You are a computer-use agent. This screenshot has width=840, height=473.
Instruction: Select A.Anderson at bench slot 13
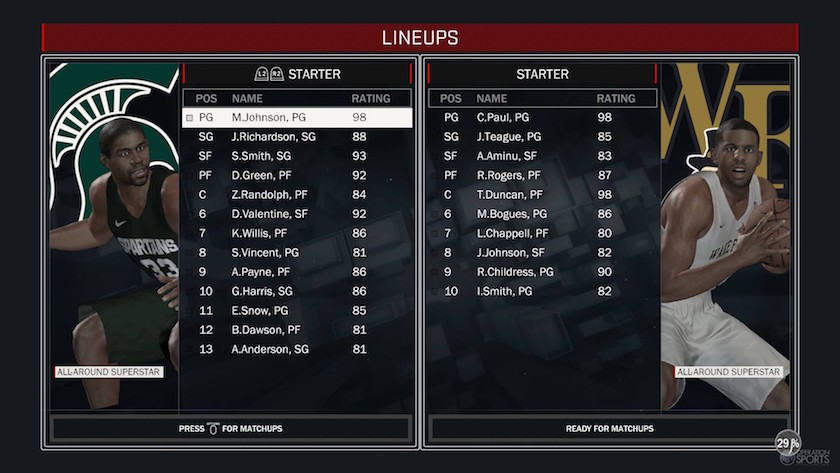pyautogui.click(x=297, y=350)
